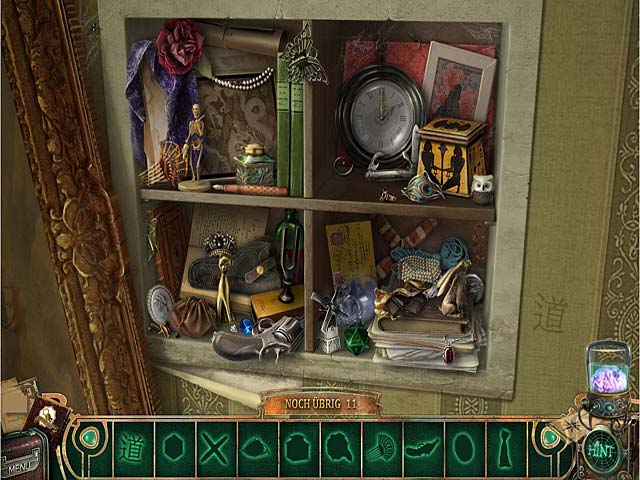
Task: Select the X-shaped cross silhouette
Action: pyautogui.click(x=215, y=447)
